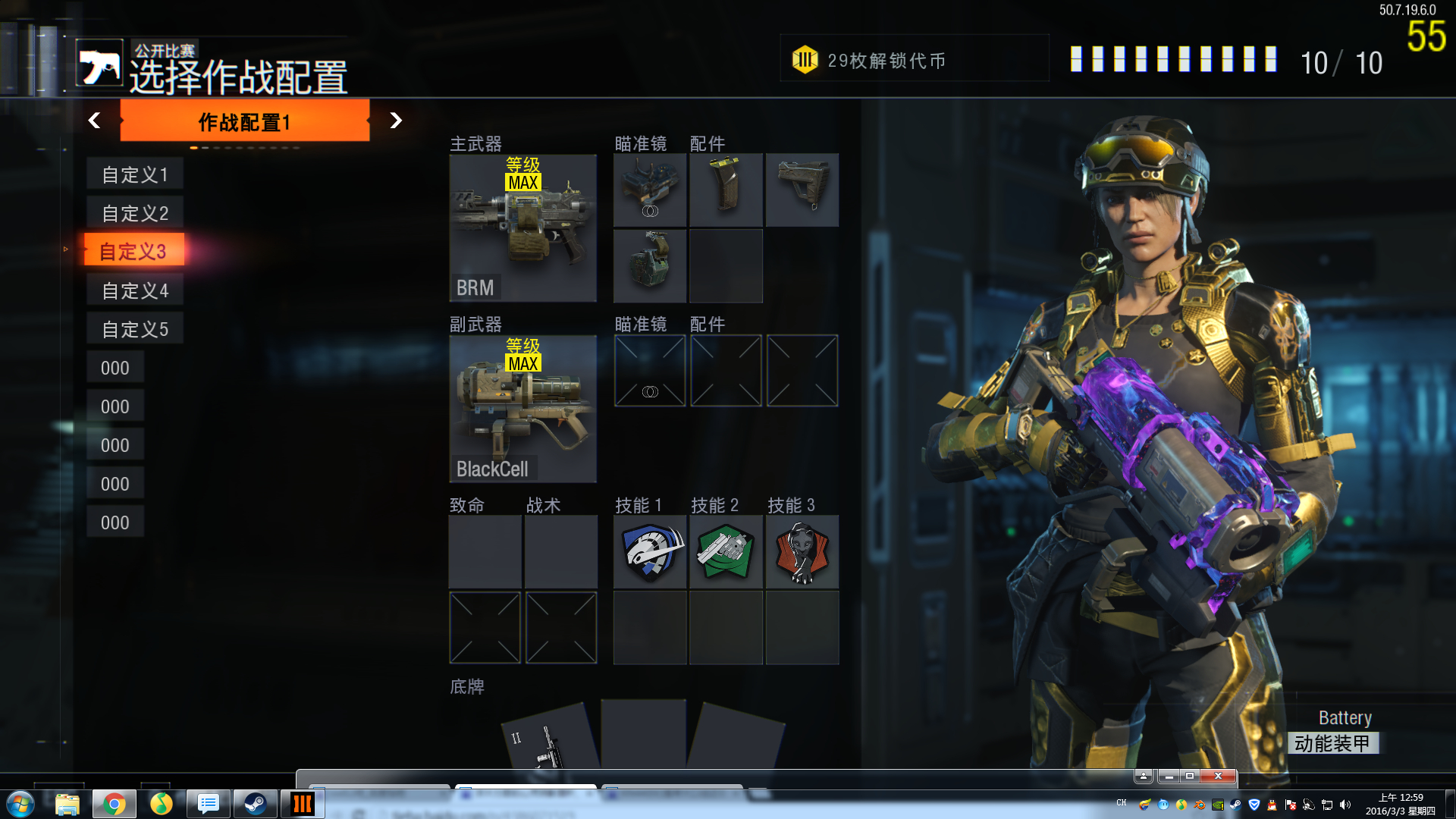
Task: Choose the 自定义2 loadout
Action: tap(135, 213)
